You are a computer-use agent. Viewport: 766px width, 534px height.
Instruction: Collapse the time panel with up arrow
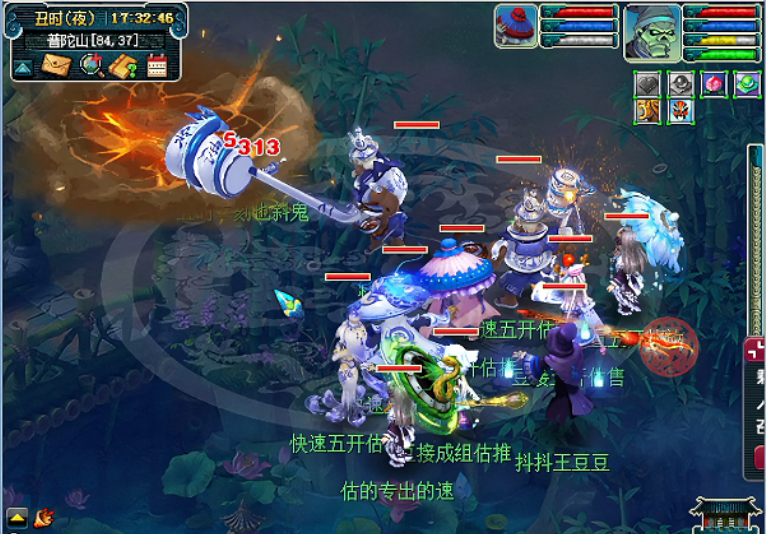click(23, 67)
